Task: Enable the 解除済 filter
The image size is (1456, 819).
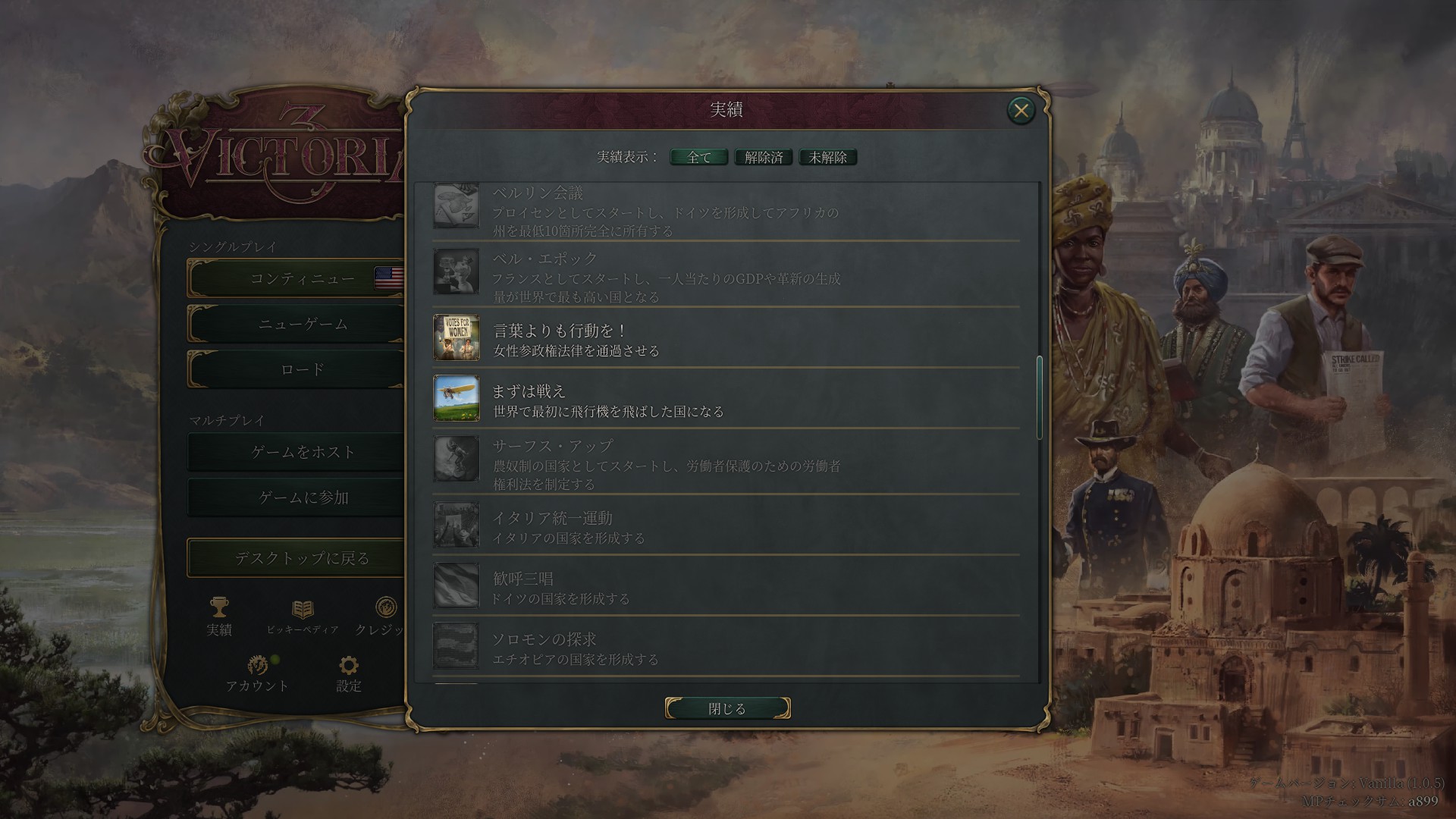Action: (763, 157)
